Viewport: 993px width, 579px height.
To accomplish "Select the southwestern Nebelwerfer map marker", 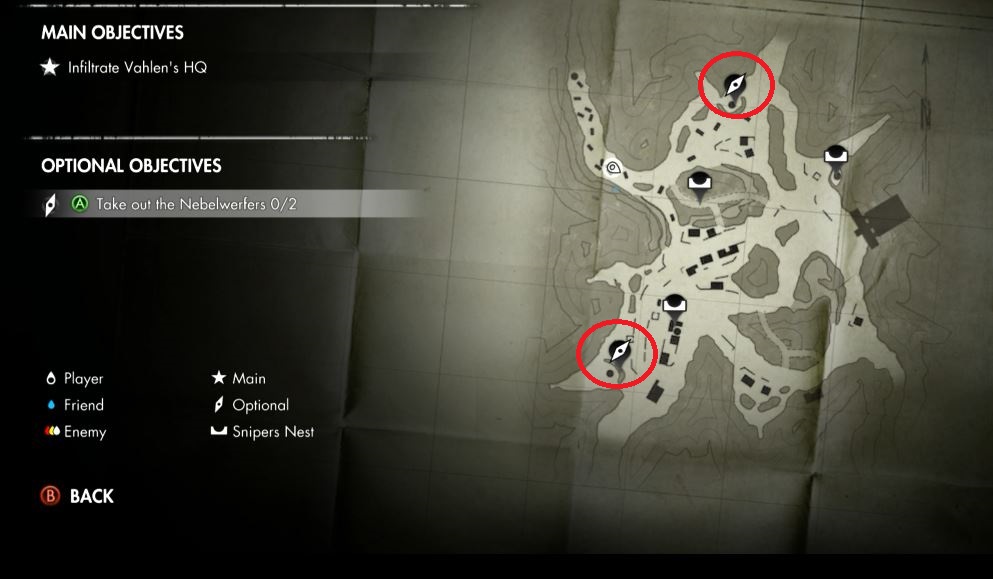I will tap(620, 352).
